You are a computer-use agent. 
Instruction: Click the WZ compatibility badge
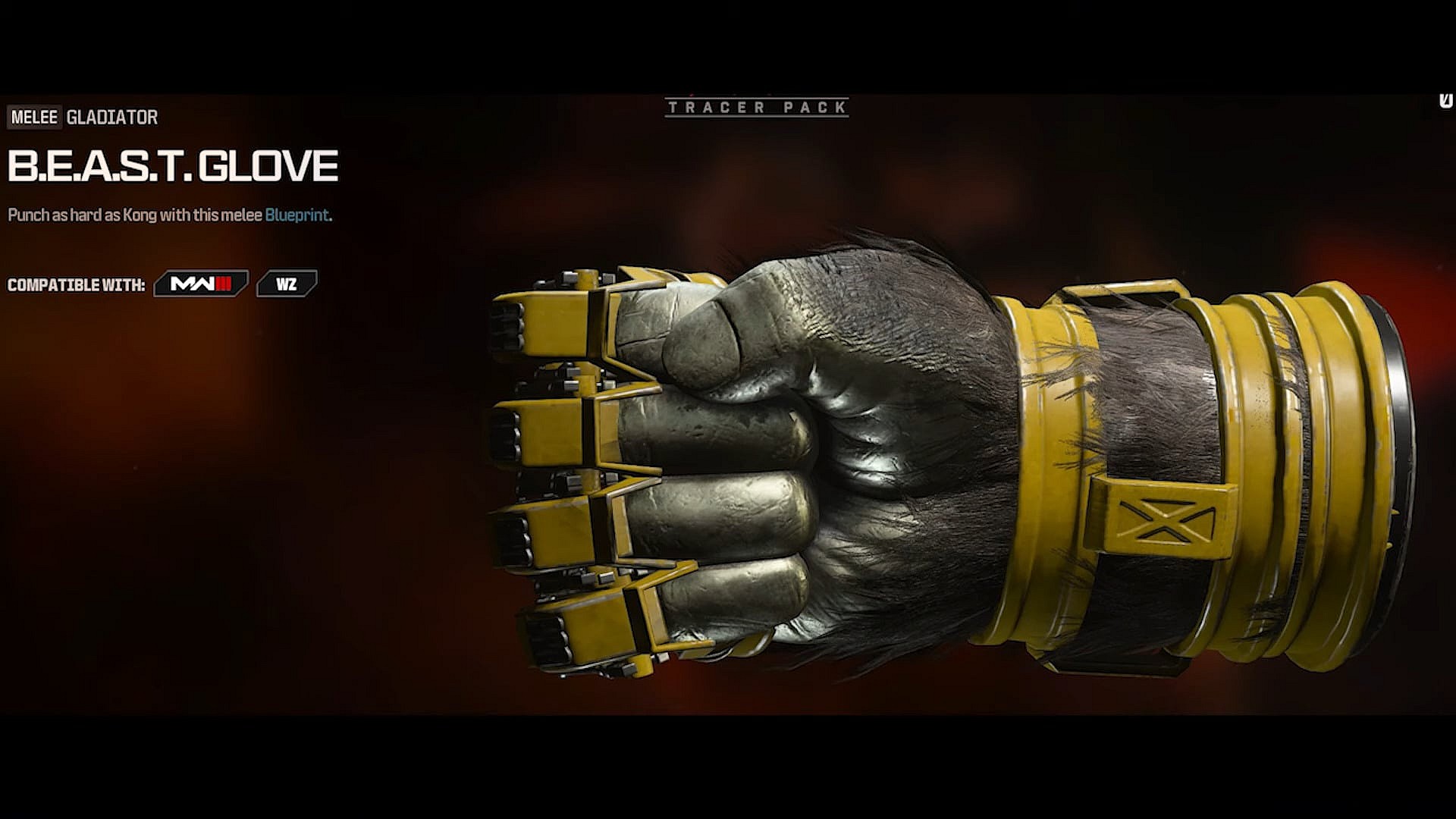pyautogui.click(x=289, y=281)
